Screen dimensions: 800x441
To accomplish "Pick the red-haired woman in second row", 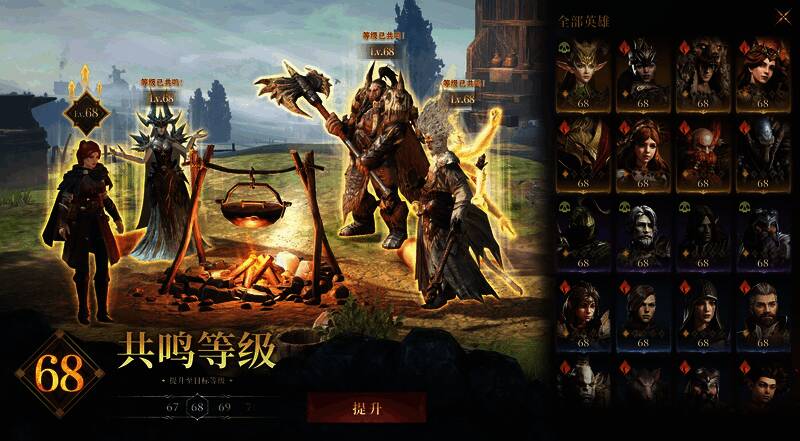I will click(641, 151).
